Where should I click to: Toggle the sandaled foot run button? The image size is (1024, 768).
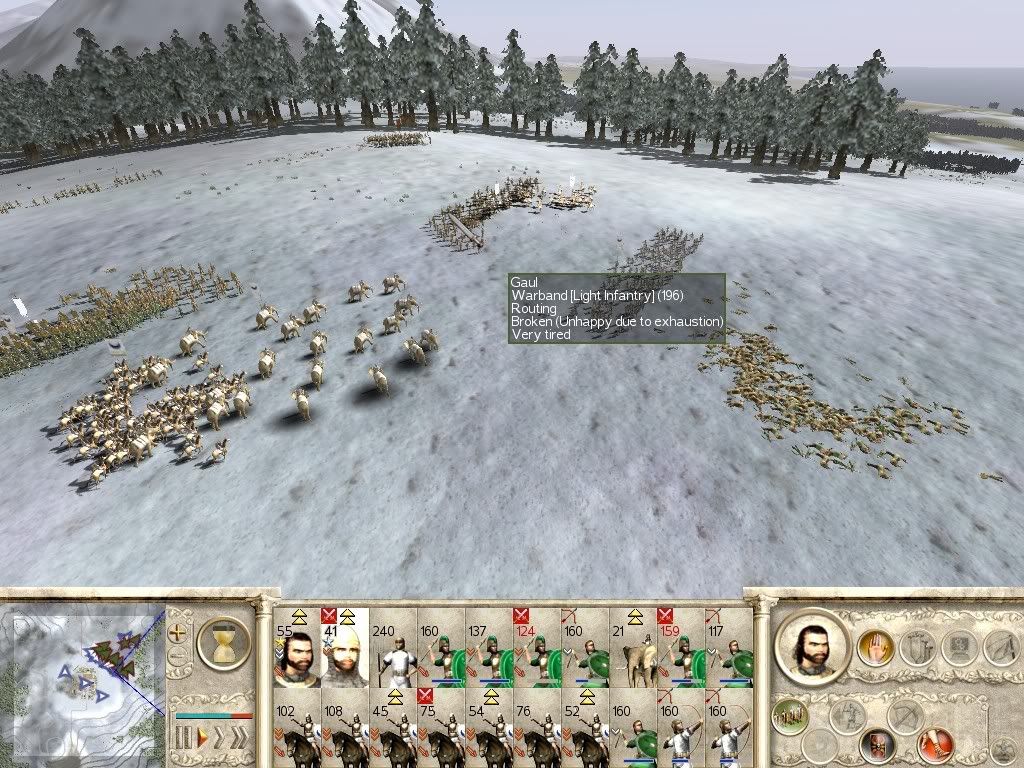(x=936, y=744)
